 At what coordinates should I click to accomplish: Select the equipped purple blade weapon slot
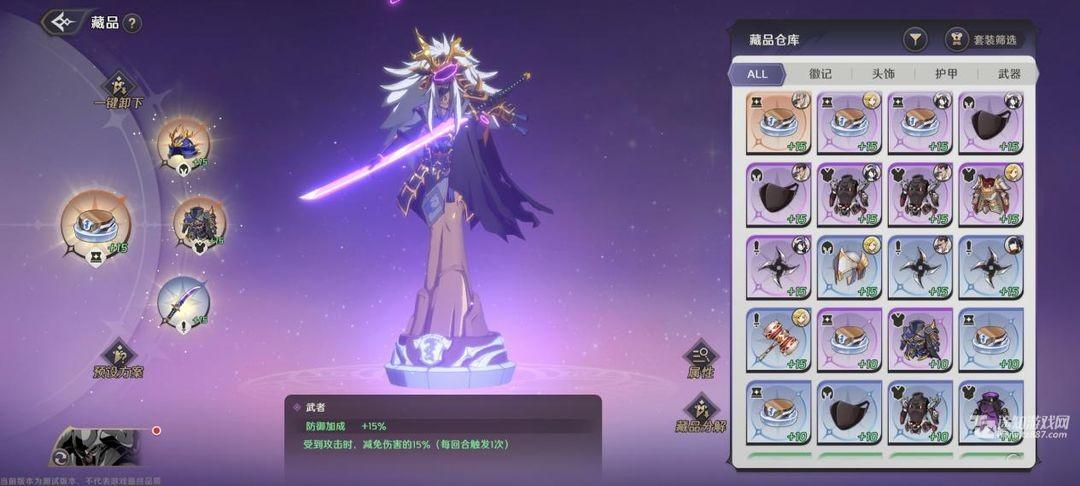[183, 301]
